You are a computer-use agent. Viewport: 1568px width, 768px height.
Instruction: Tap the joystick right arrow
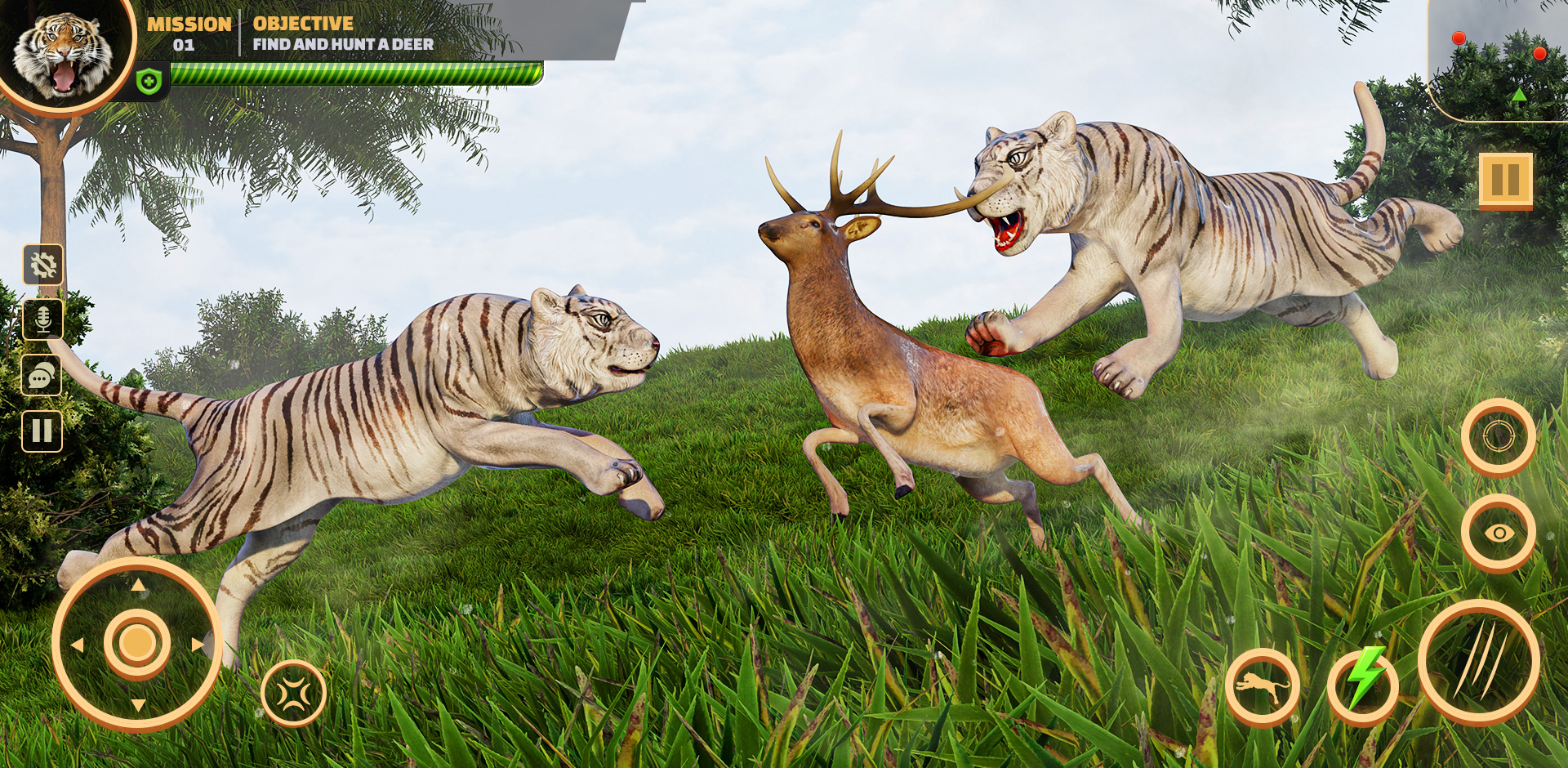(x=198, y=645)
